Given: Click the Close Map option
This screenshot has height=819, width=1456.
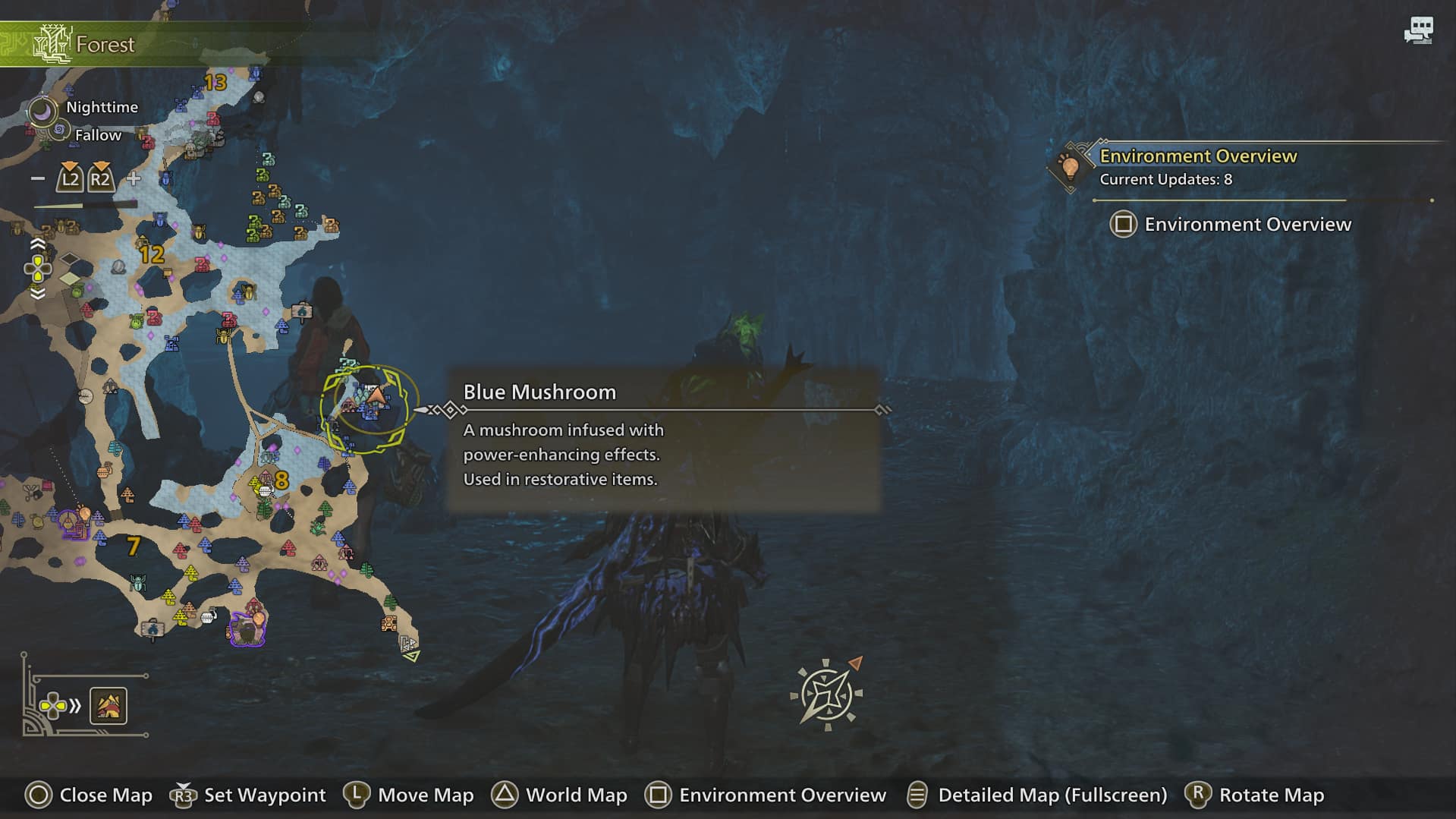Looking at the screenshot, I should pyautogui.click(x=89, y=795).
